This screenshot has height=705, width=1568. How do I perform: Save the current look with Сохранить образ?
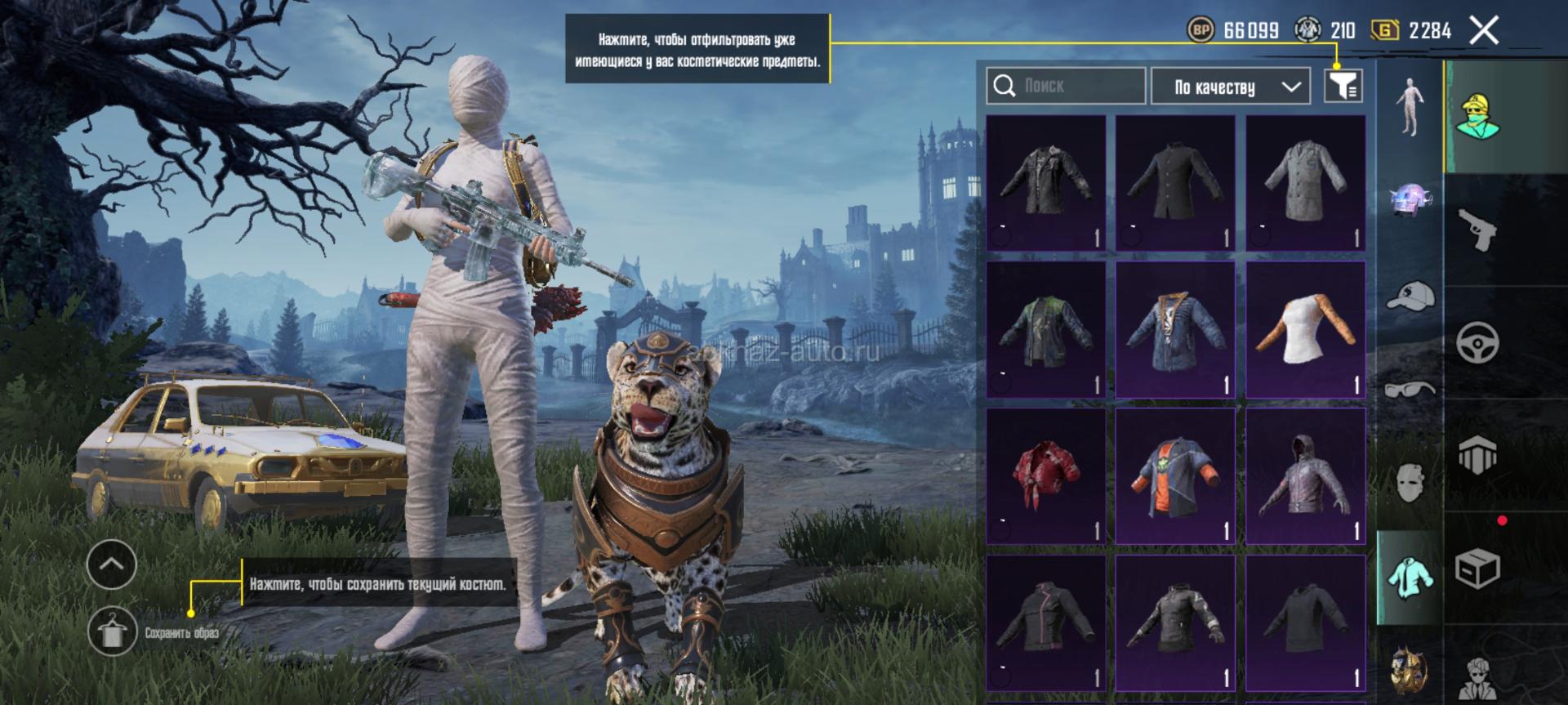pyautogui.click(x=113, y=631)
